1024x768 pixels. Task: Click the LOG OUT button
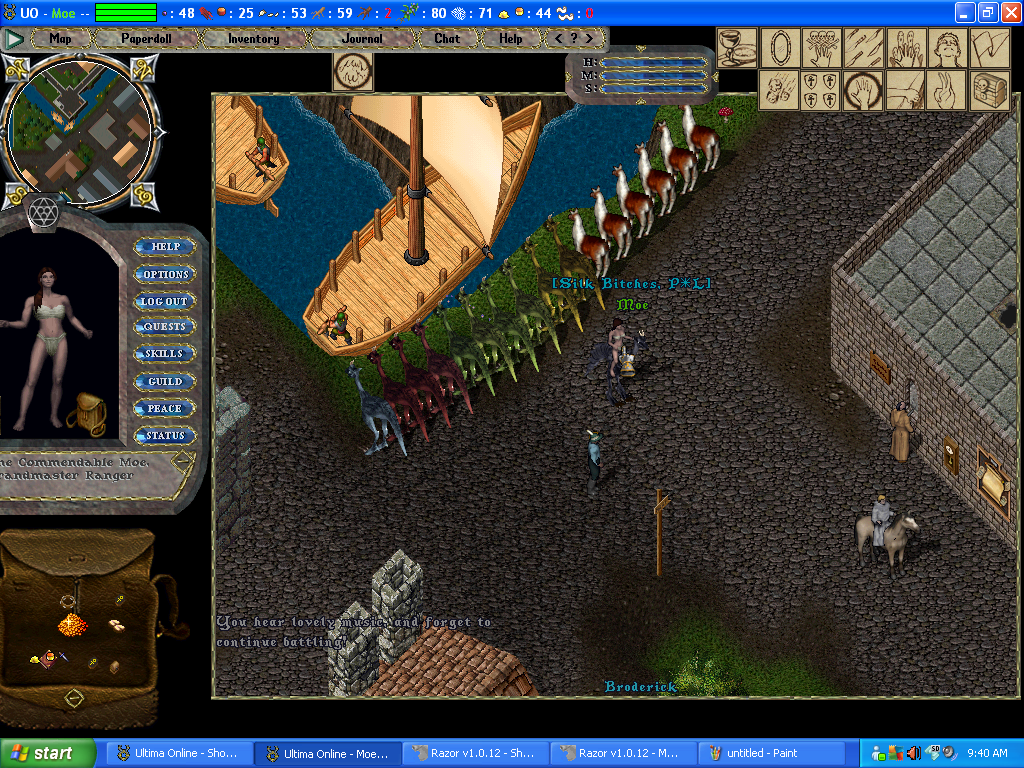[x=164, y=301]
